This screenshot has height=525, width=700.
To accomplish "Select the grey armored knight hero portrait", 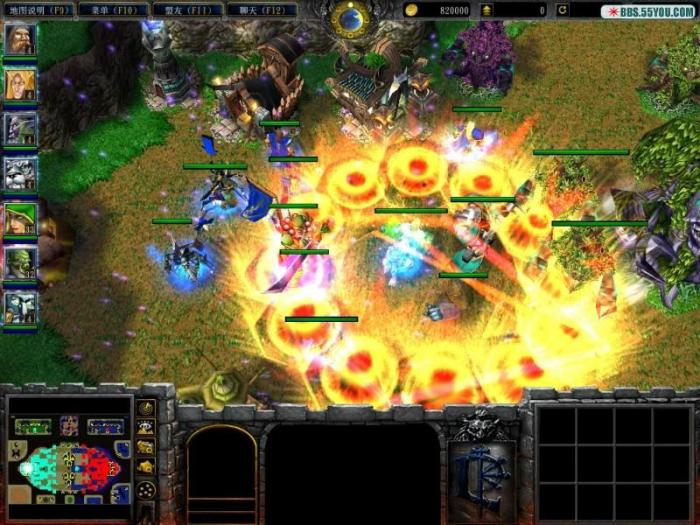I will pyautogui.click(x=20, y=174).
